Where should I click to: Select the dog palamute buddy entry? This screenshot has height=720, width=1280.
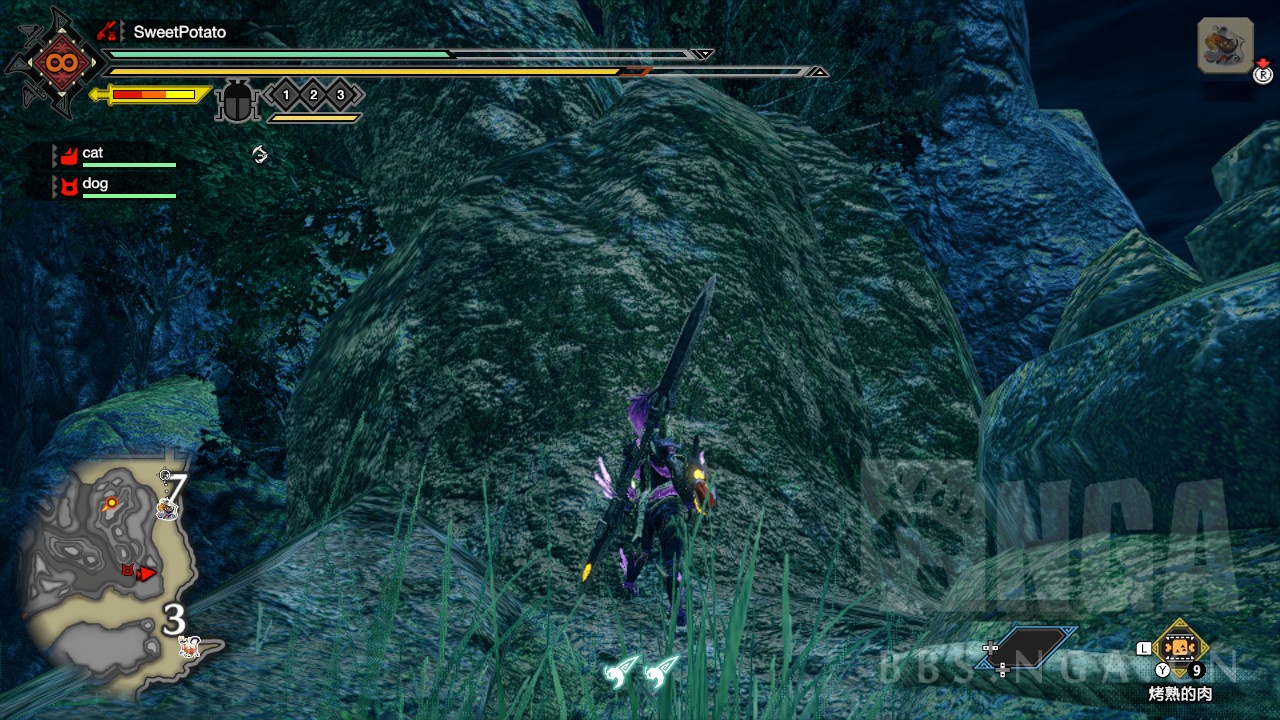pyautogui.click(x=113, y=185)
